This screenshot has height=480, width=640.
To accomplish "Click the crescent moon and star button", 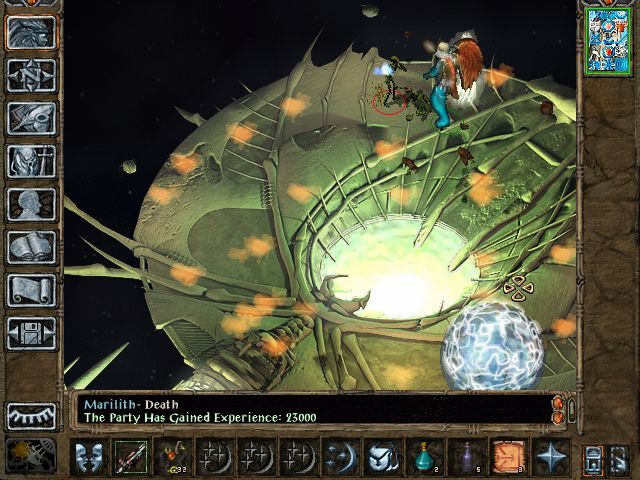I will click(x=340, y=457).
